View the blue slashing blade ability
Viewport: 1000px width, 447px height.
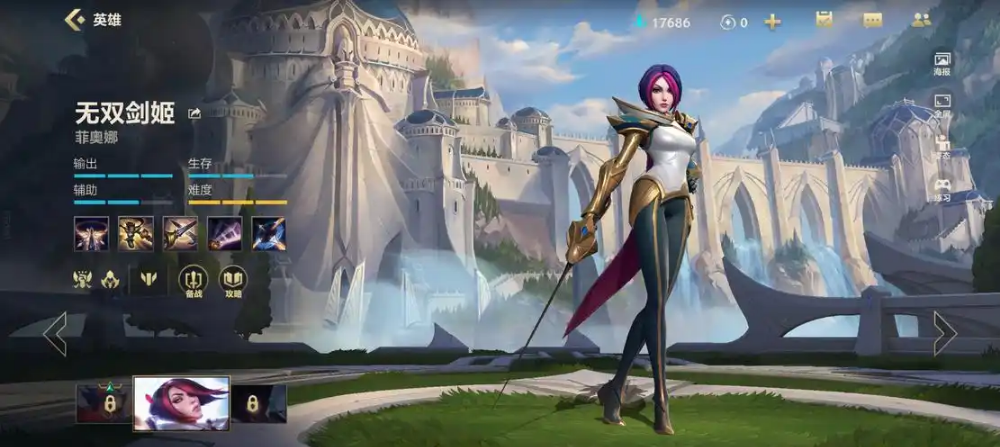click(268, 233)
